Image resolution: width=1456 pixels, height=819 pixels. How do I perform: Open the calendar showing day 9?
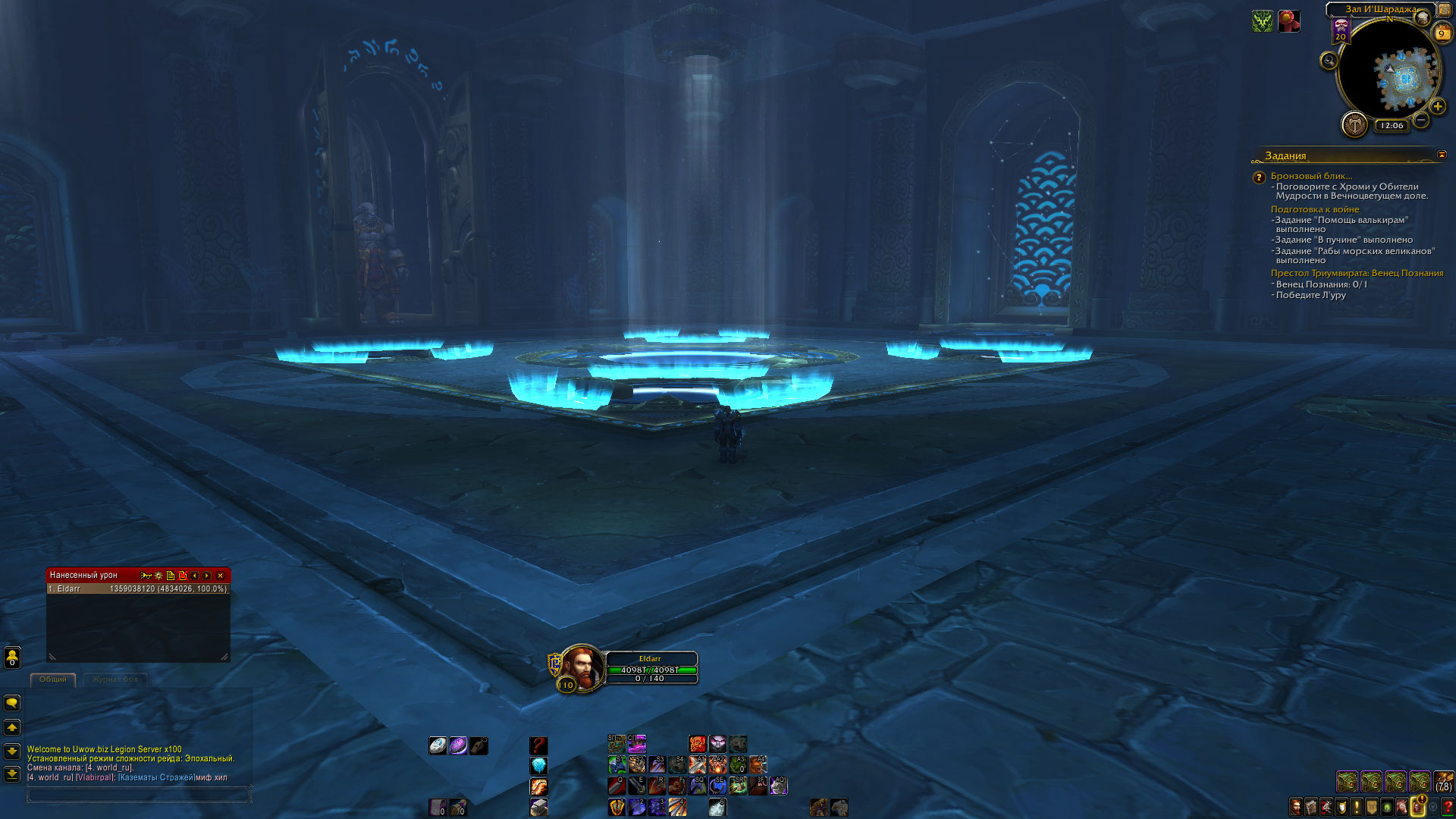click(x=1441, y=33)
